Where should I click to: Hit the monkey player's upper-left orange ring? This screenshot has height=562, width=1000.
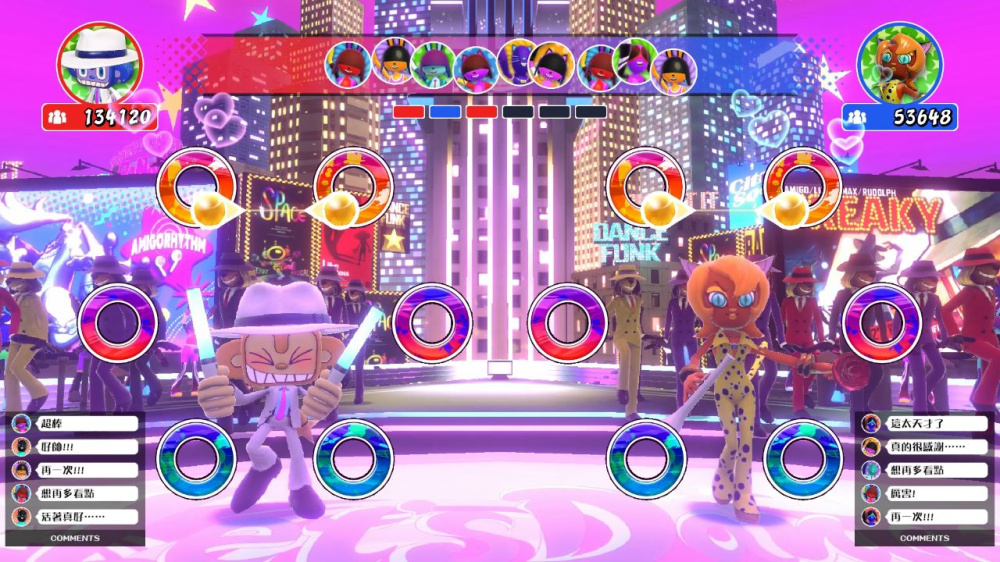[x=194, y=187]
